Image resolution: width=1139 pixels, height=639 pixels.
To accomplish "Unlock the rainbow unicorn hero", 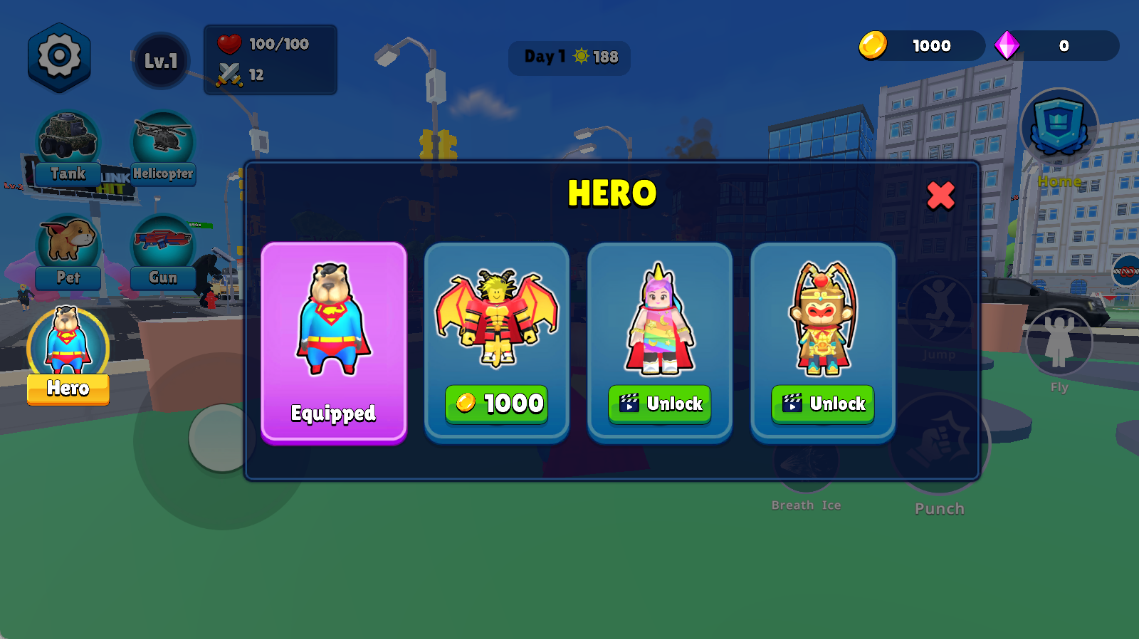I will coord(660,404).
